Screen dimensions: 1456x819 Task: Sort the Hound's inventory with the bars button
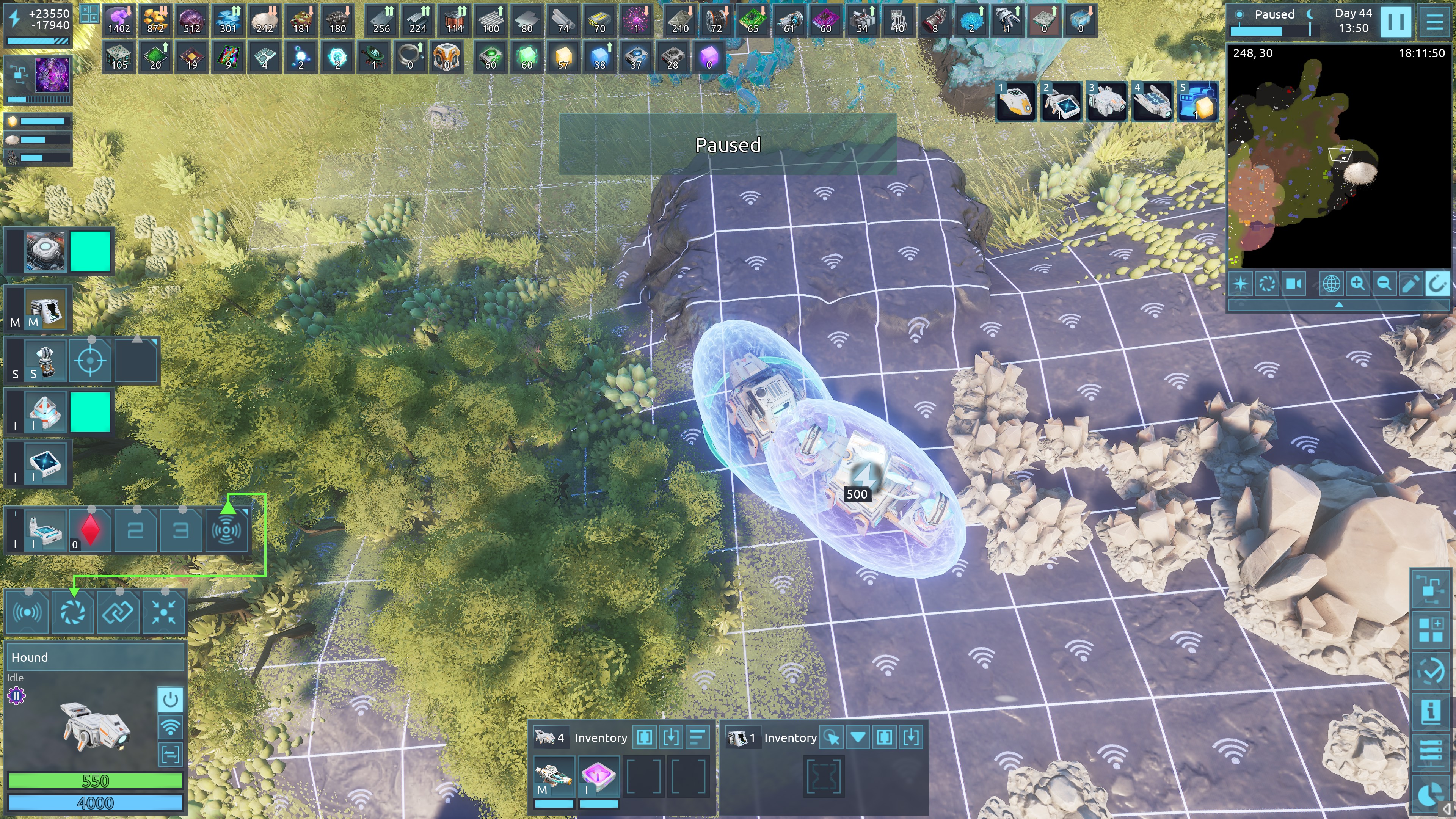pyautogui.click(x=698, y=737)
